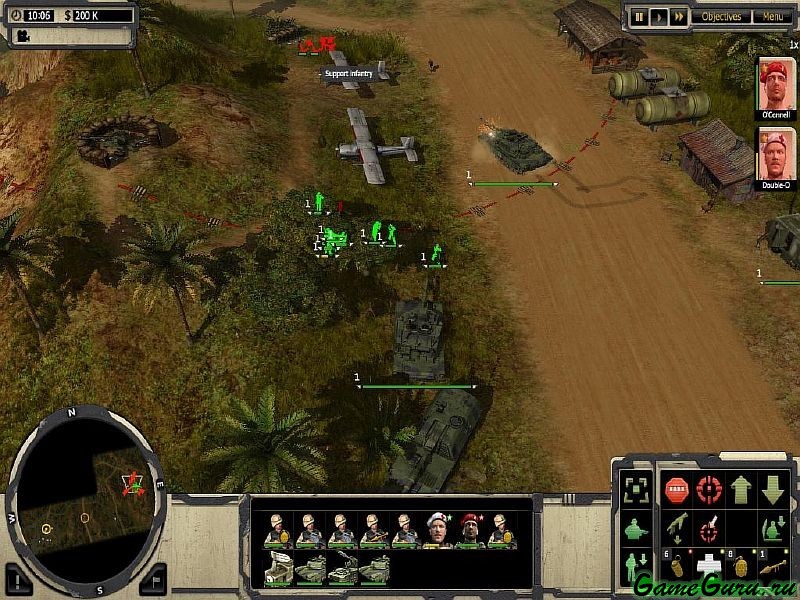Viewport: 800px width, 600px height.
Task: Click the select-all brackets formation icon
Action: 634,491
